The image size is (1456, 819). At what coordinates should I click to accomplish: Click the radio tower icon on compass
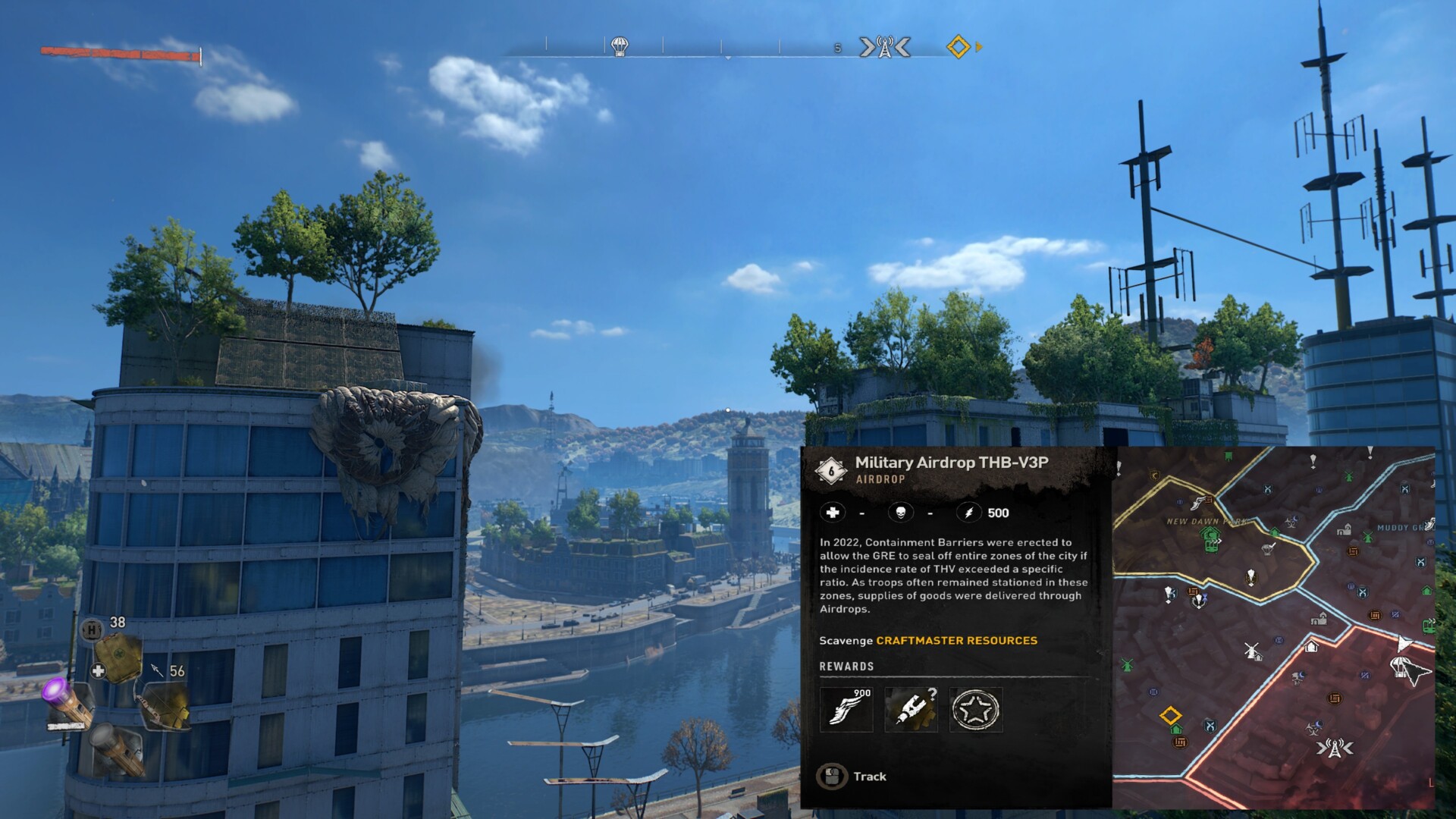884,47
